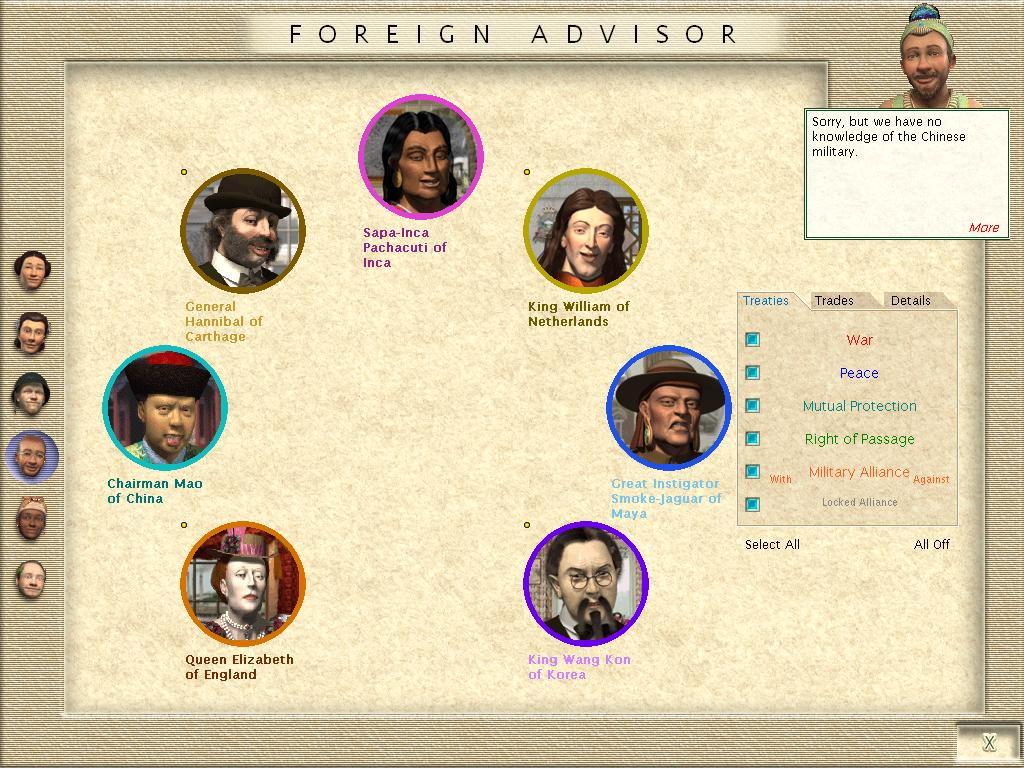Toggle the Locked Alliance checkbox
The height and width of the screenshot is (768, 1024).
[x=752, y=504]
